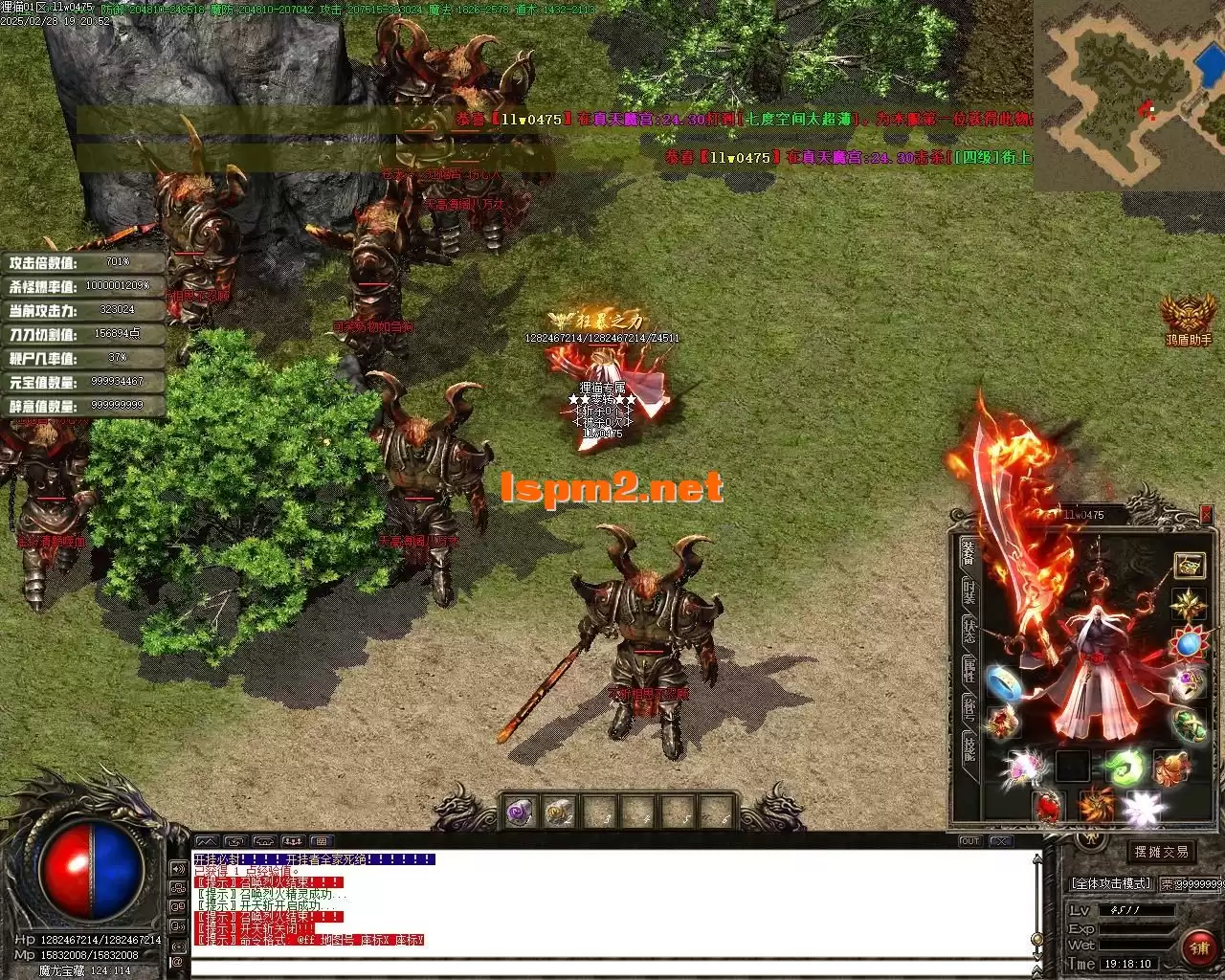Open the 状态 status tab

[x=969, y=632]
